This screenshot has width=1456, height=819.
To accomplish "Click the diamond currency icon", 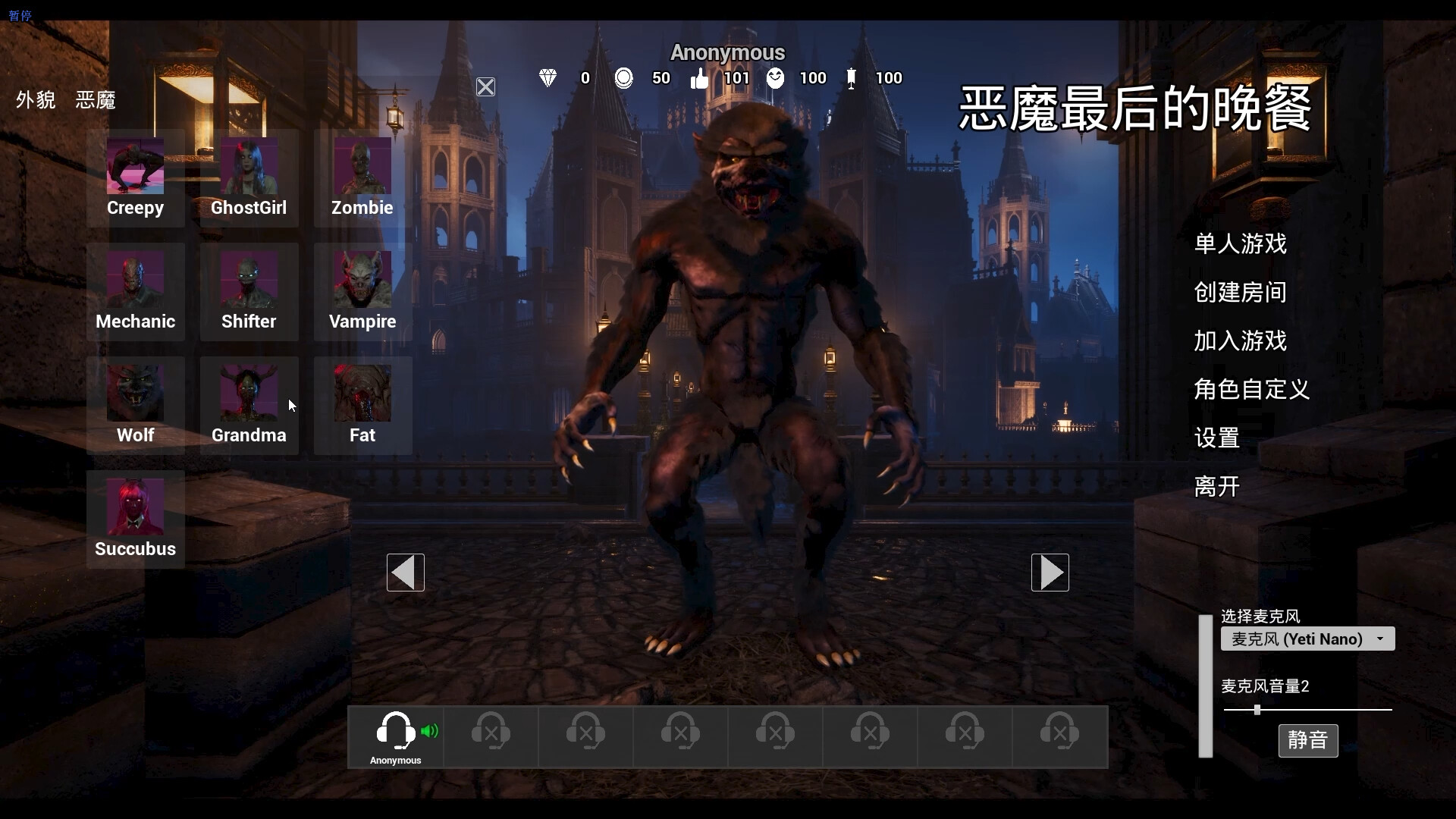I will (548, 78).
